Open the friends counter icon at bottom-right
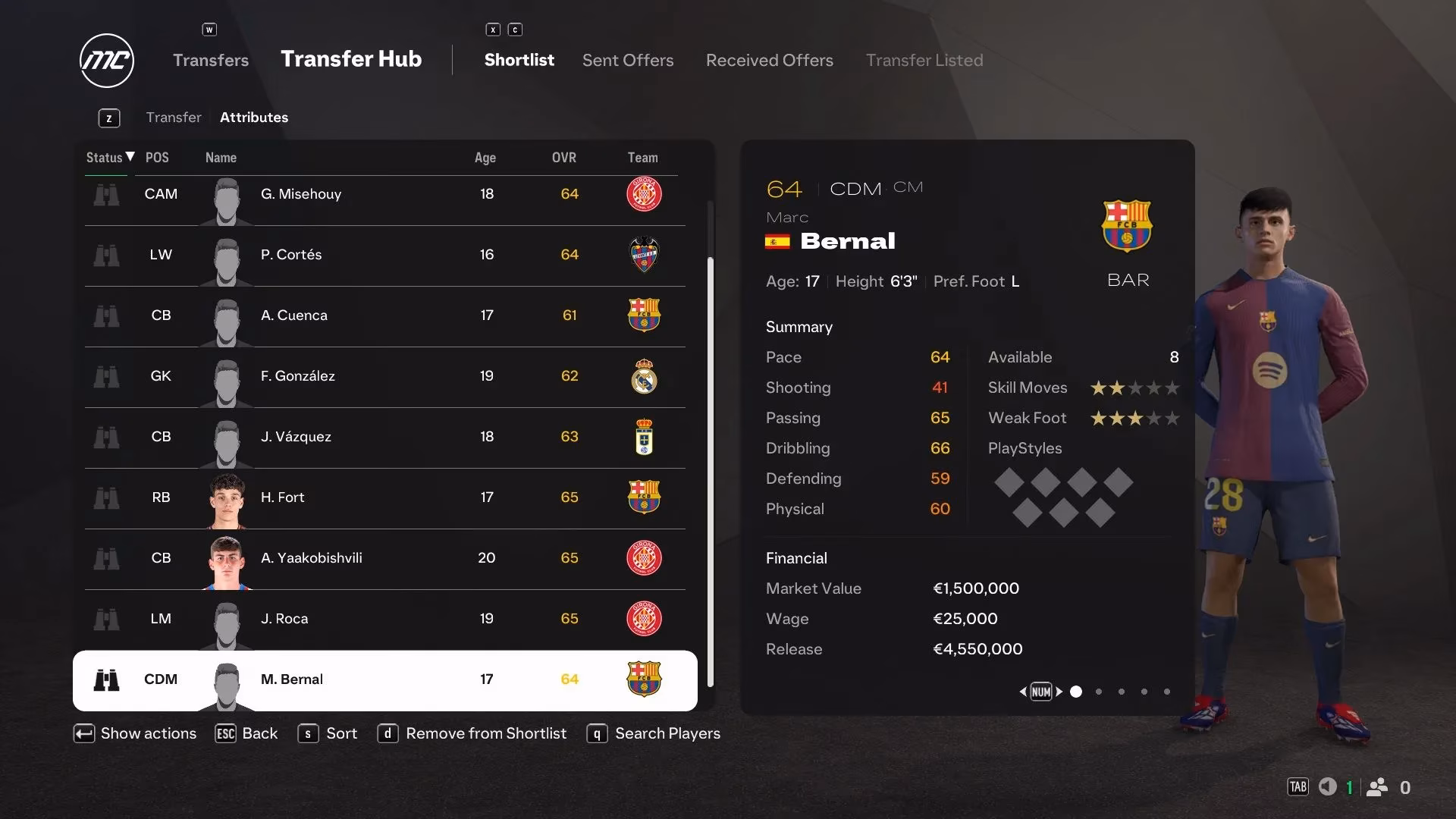This screenshot has height=819, width=1456. (x=1378, y=787)
